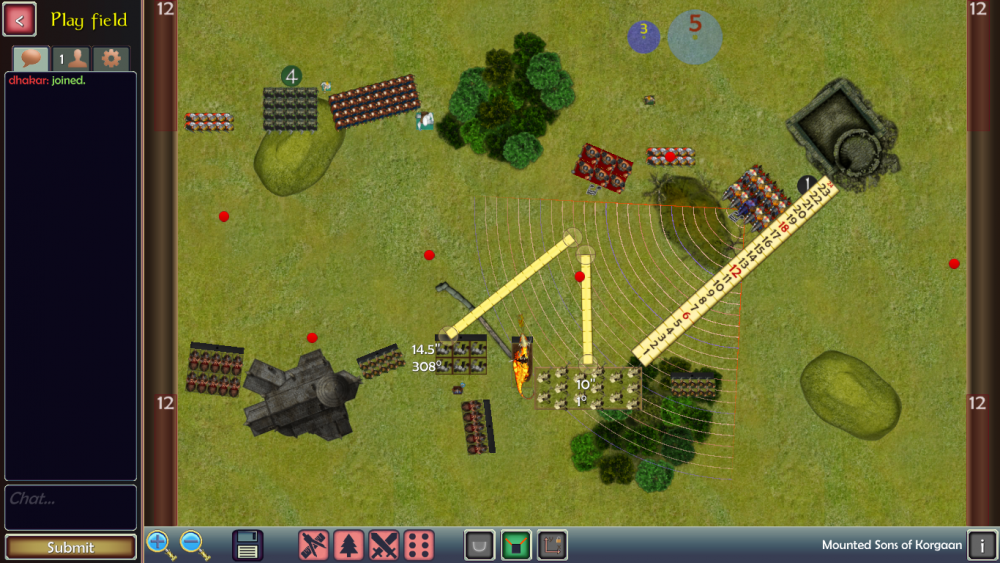Open the tree terrain tool
The height and width of the screenshot is (563, 1000).
point(349,545)
